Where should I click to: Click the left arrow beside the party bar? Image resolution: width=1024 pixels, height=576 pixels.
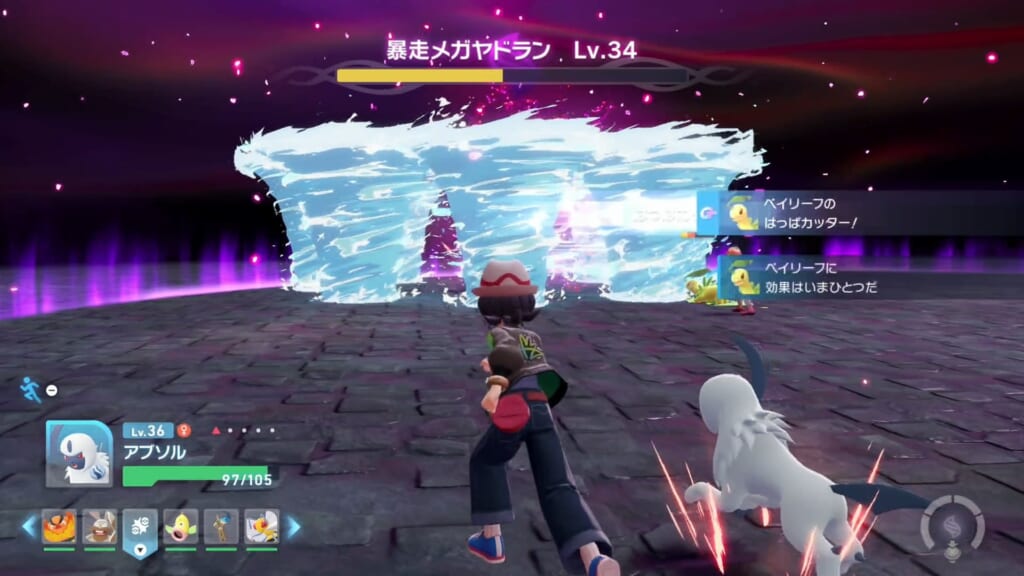[x=28, y=526]
